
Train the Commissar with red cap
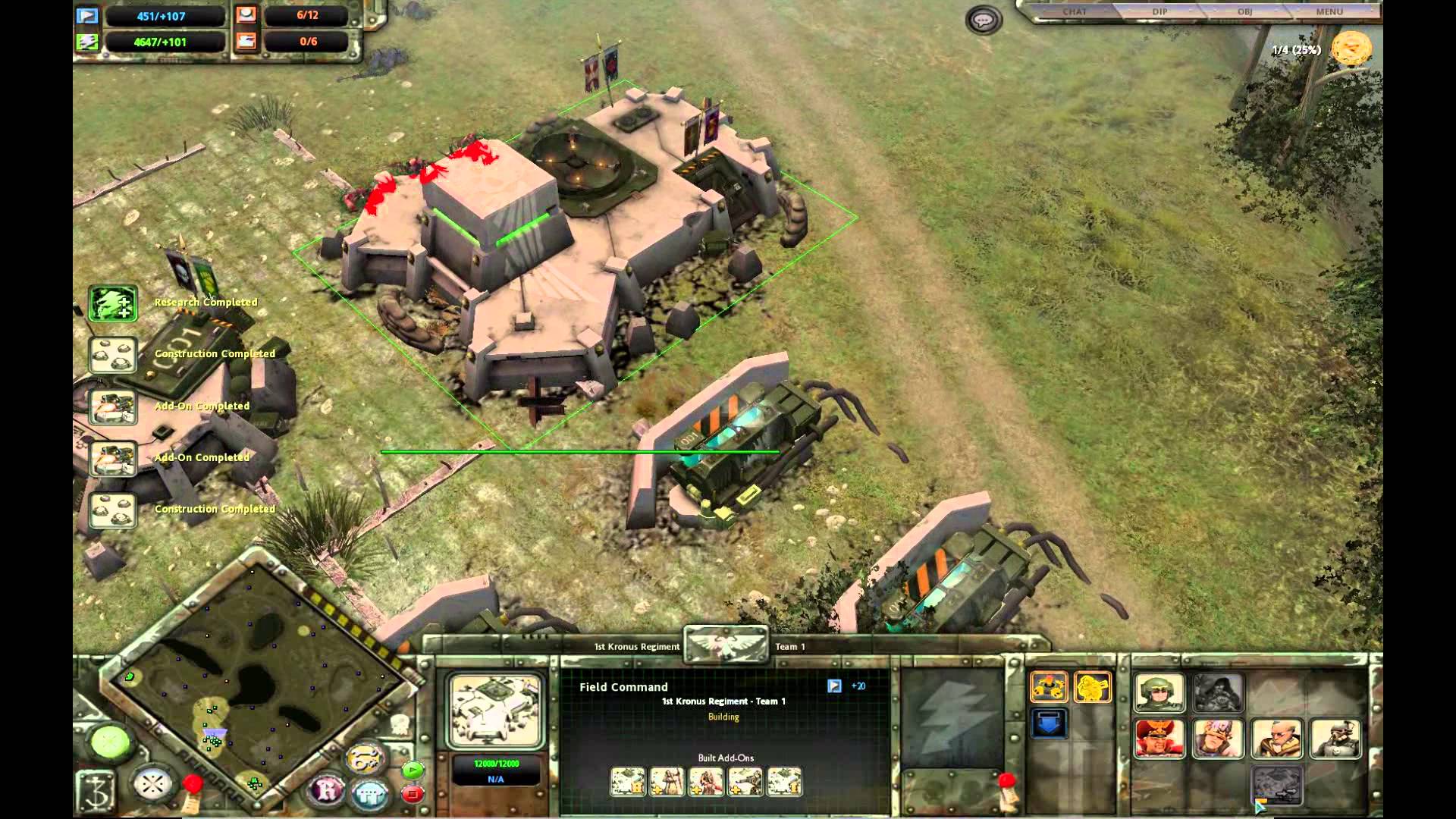[1159, 738]
